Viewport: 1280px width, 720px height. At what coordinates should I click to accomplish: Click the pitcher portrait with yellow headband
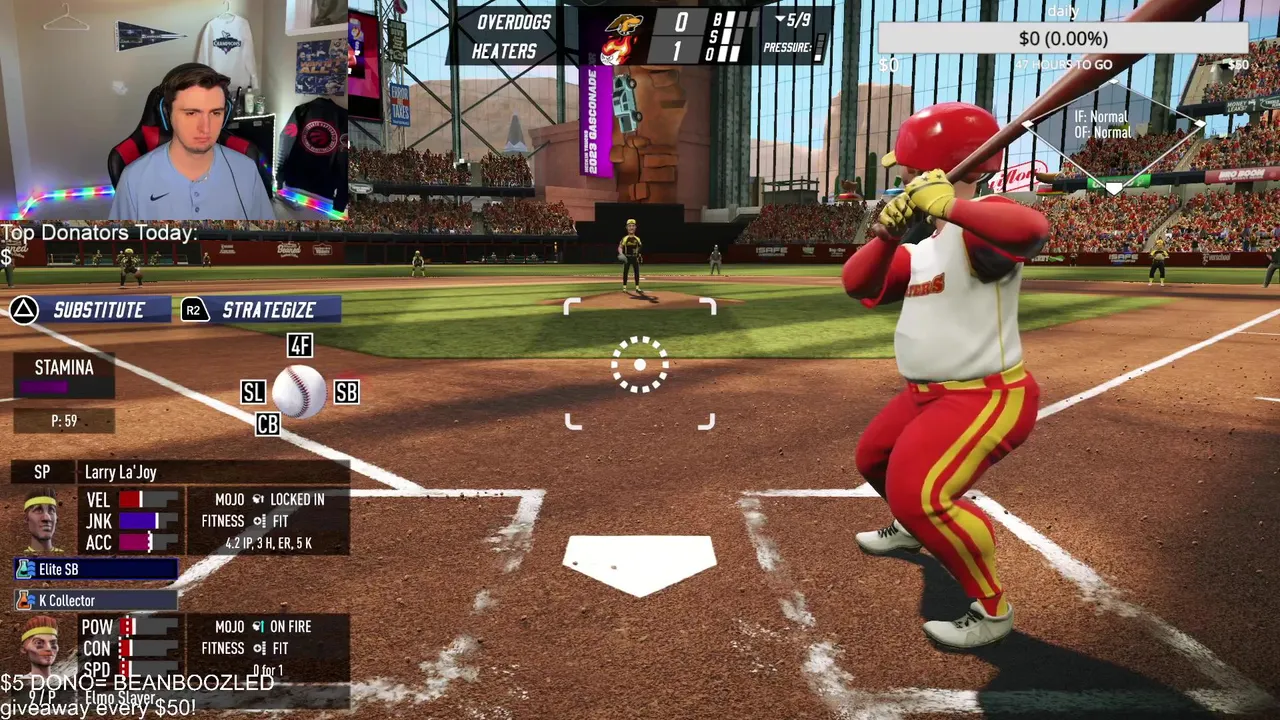pyautogui.click(x=41, y=520)
